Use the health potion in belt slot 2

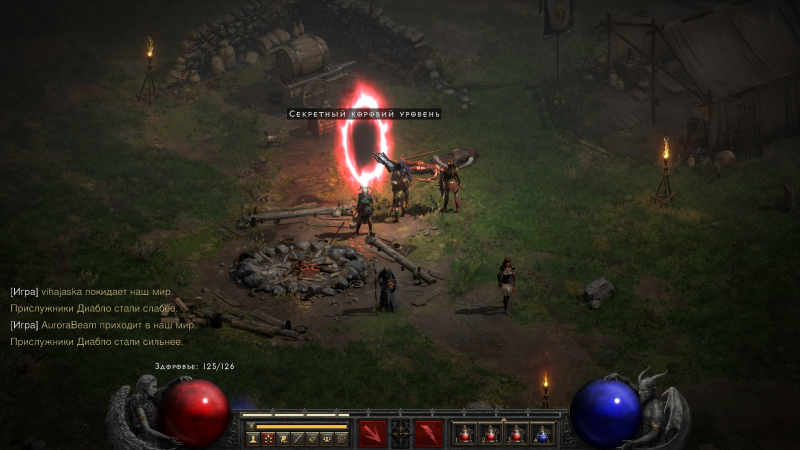coord(490,434)
